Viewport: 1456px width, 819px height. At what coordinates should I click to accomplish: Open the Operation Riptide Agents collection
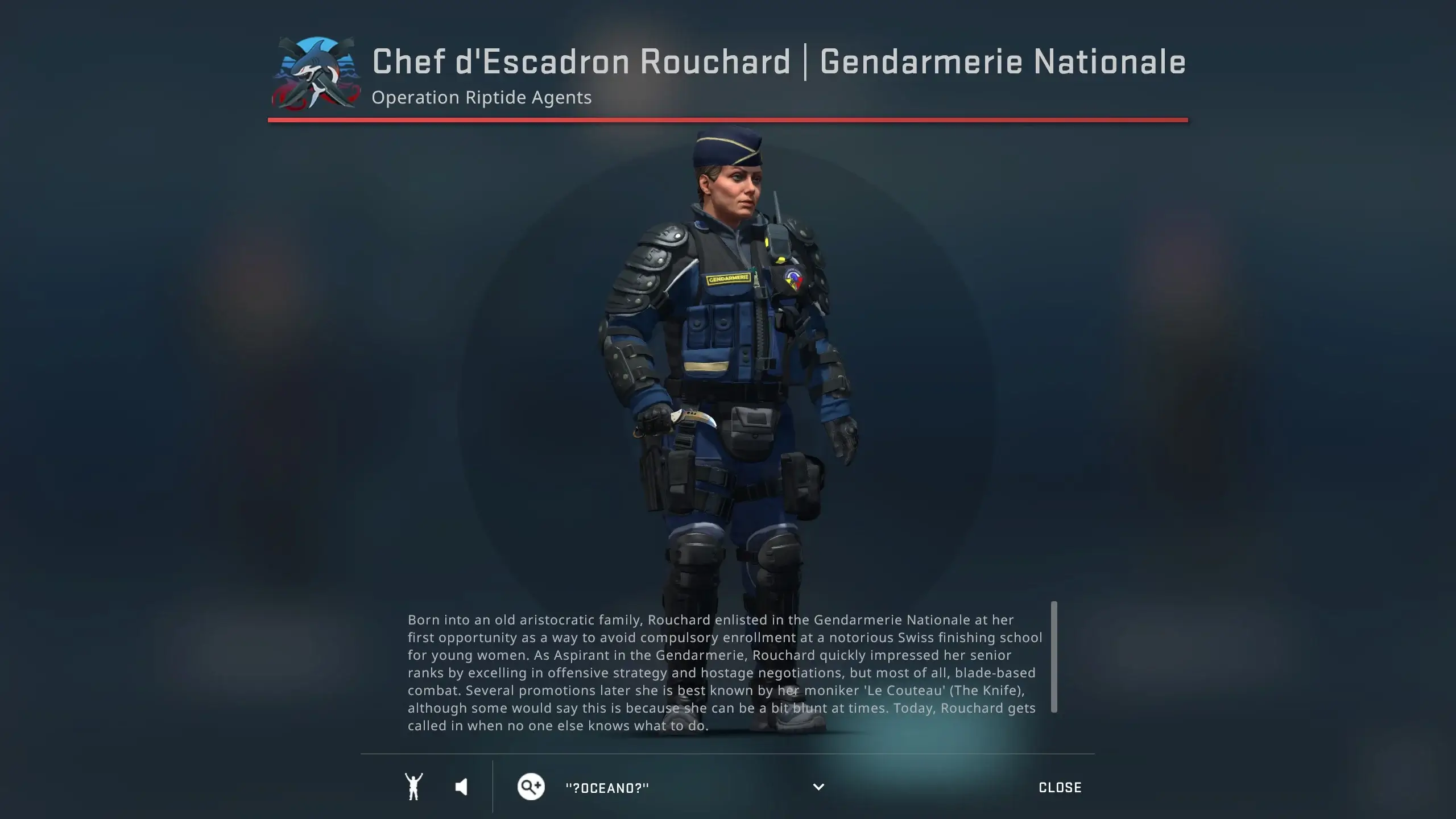tap(481, 97)
